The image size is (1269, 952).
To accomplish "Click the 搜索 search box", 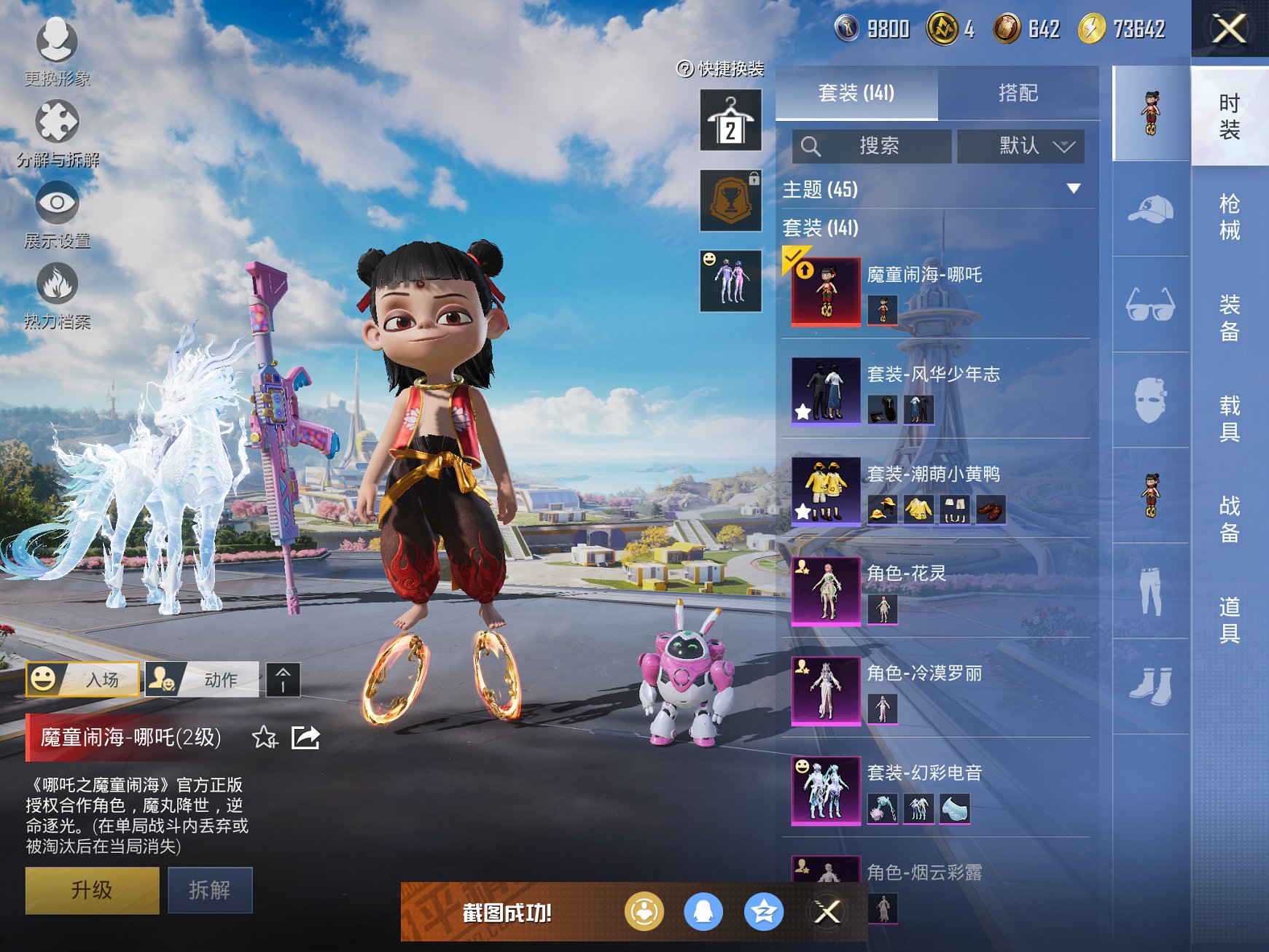I will tap(872, 146).
